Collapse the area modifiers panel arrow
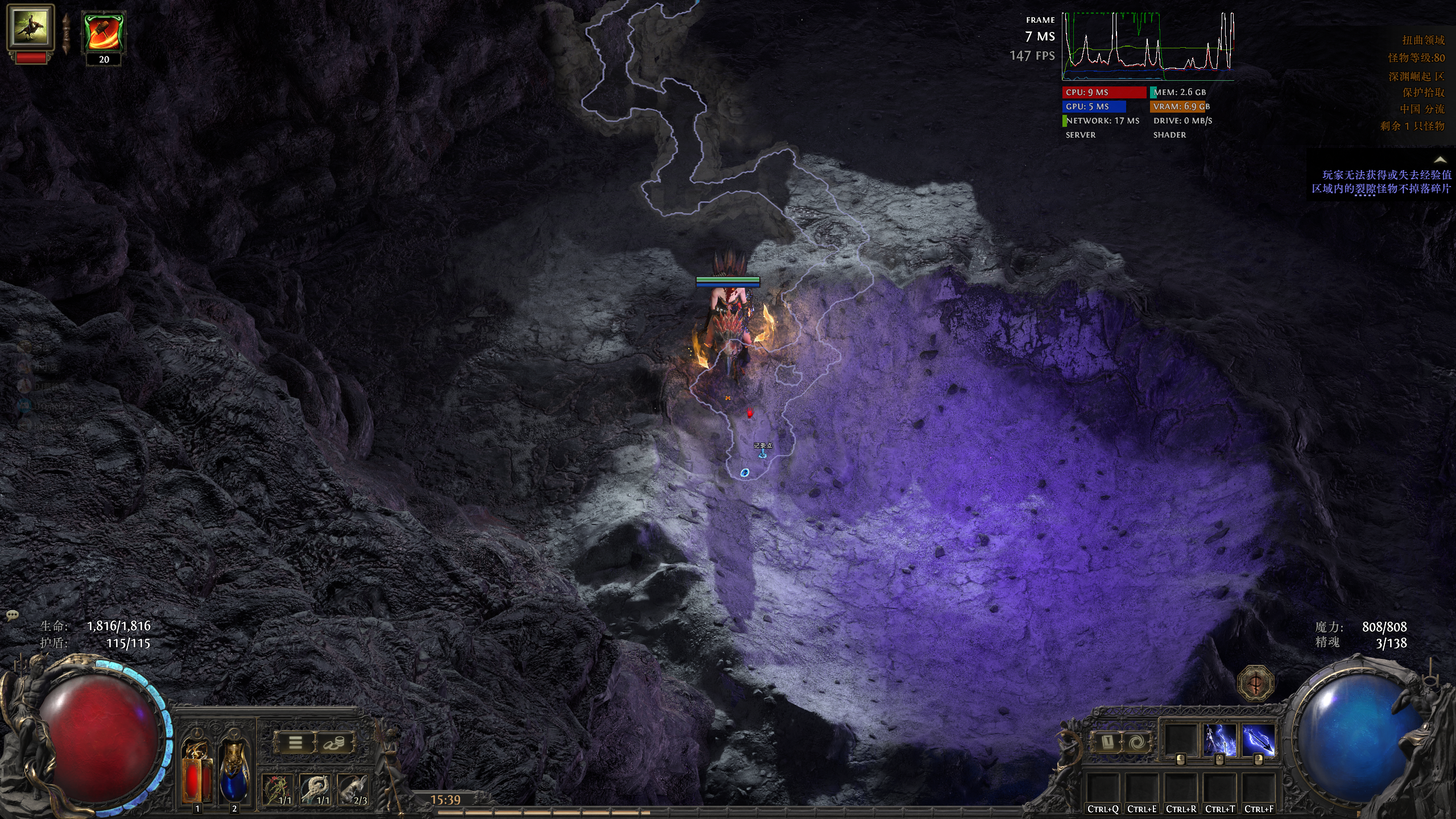 point(1440,160)
